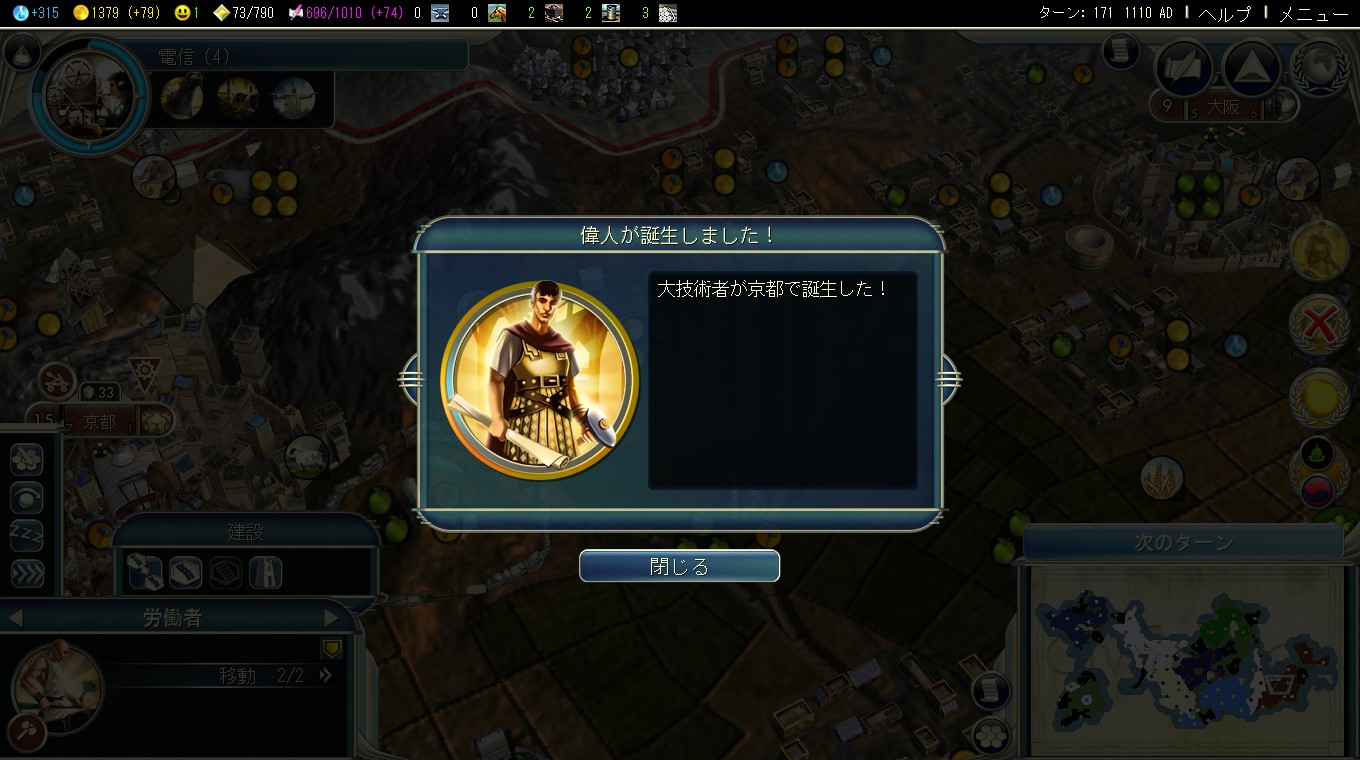
Task: Enable worker automation with the circle icon
Action: [x=27, y=497]
